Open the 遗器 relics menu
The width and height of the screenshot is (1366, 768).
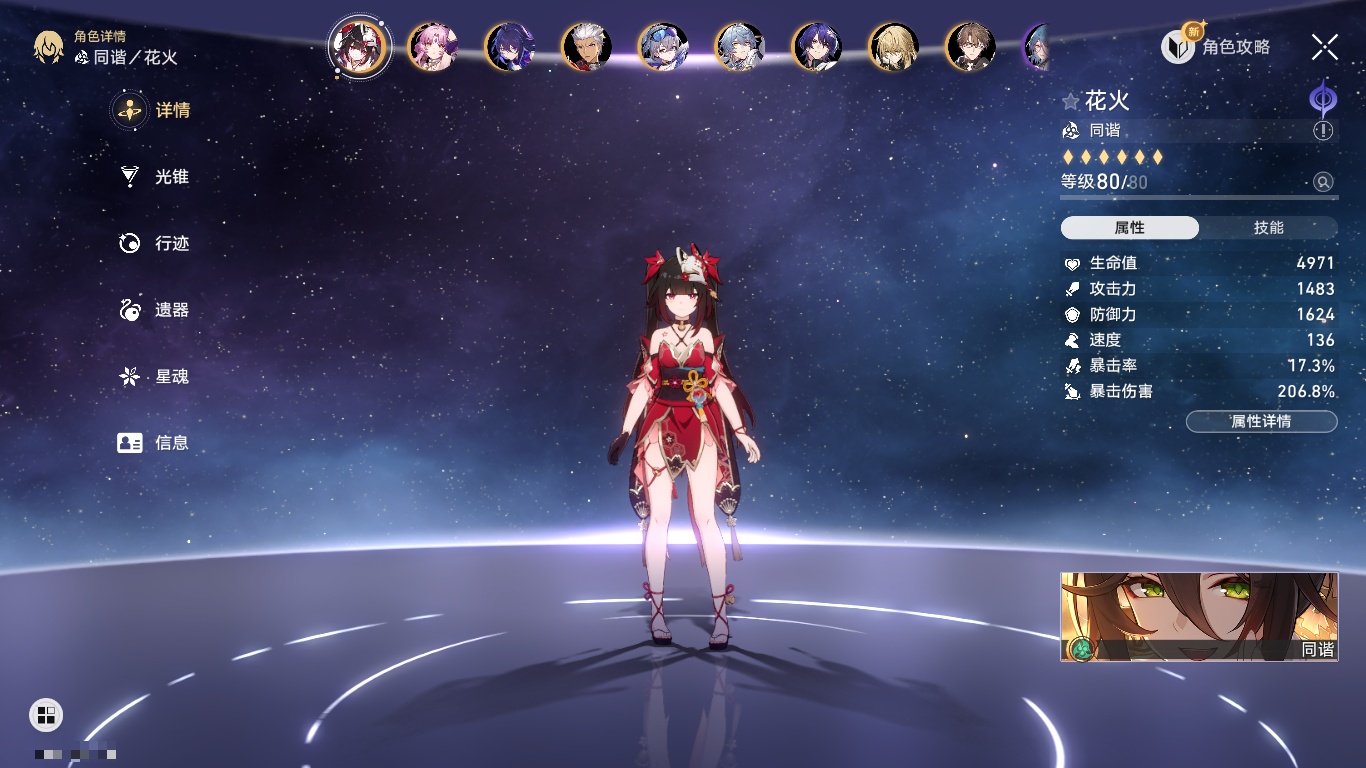[x=154, y=310]
